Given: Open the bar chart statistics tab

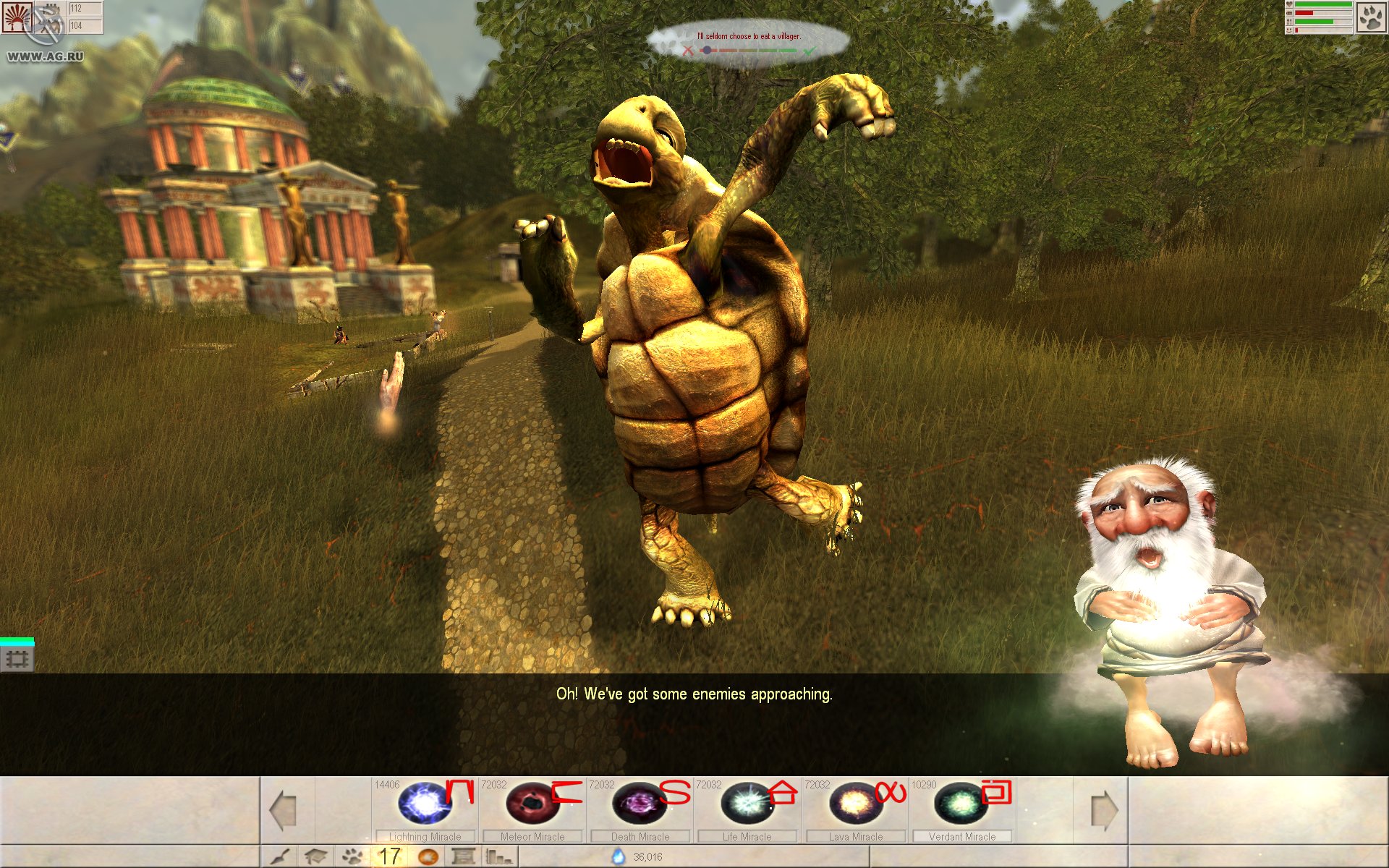Looking at the screenshot, I should point(498,857).
